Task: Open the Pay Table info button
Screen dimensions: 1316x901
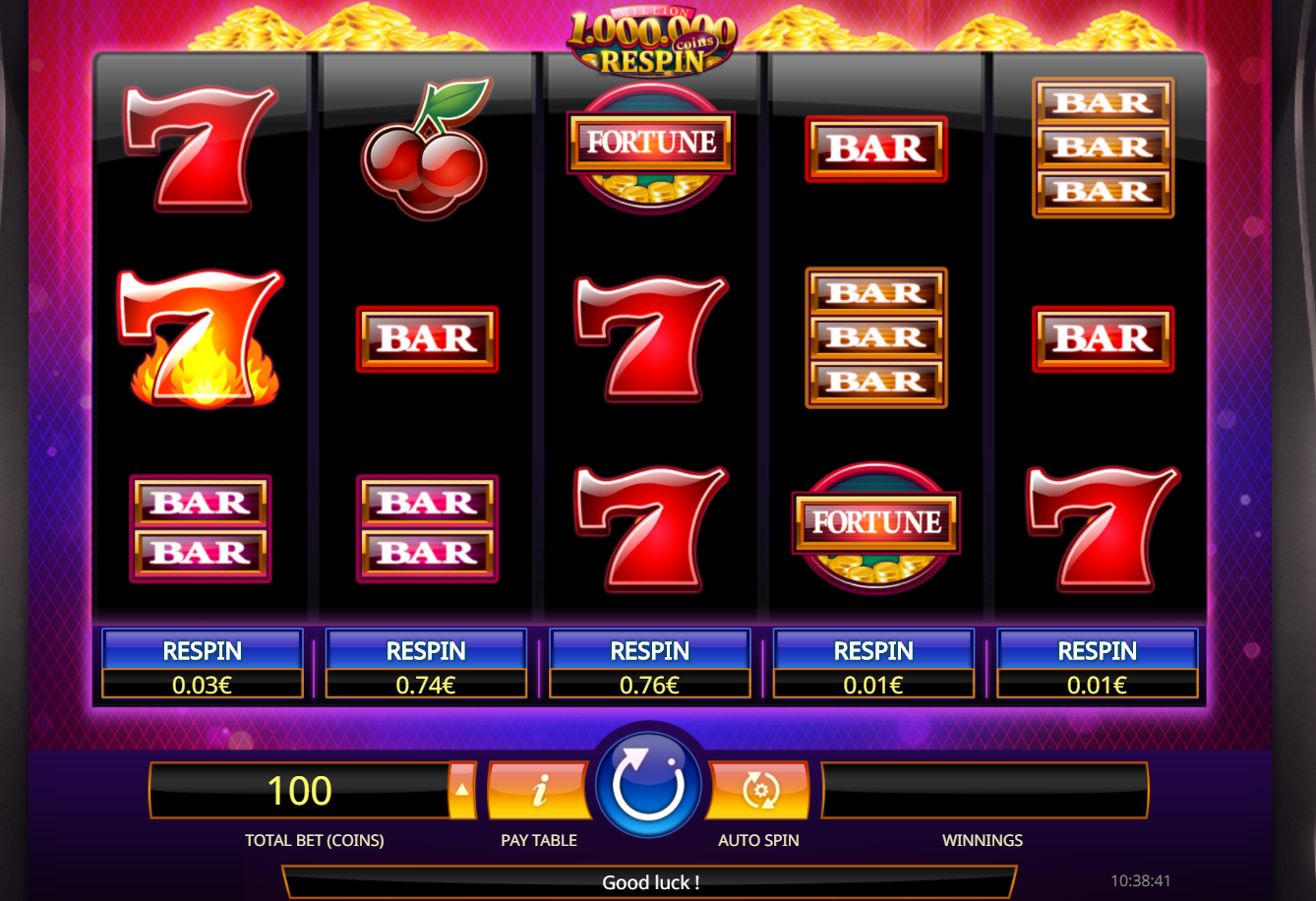Action: pyautogui.click(x=539, y=790)
